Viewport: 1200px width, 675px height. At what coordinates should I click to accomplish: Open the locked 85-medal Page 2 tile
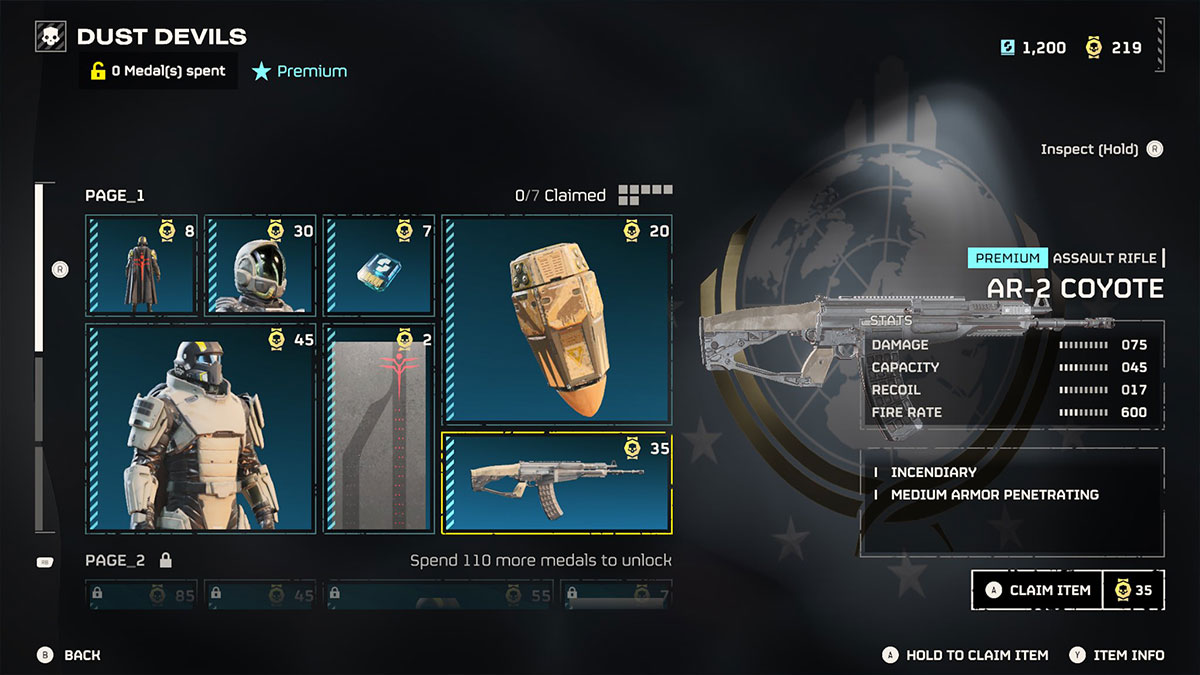tap(141, 595)
